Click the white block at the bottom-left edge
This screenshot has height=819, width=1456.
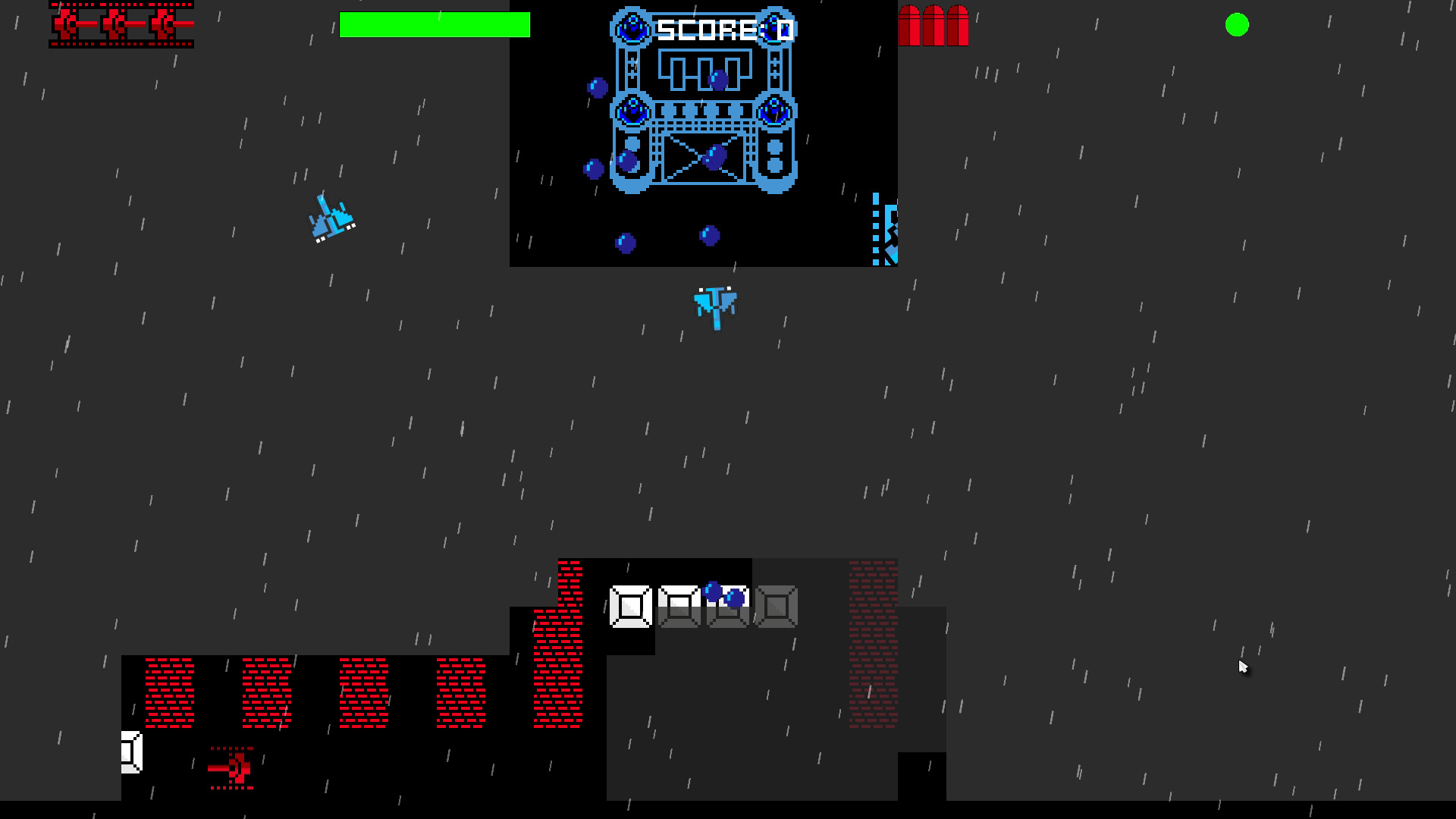(130, 751)
